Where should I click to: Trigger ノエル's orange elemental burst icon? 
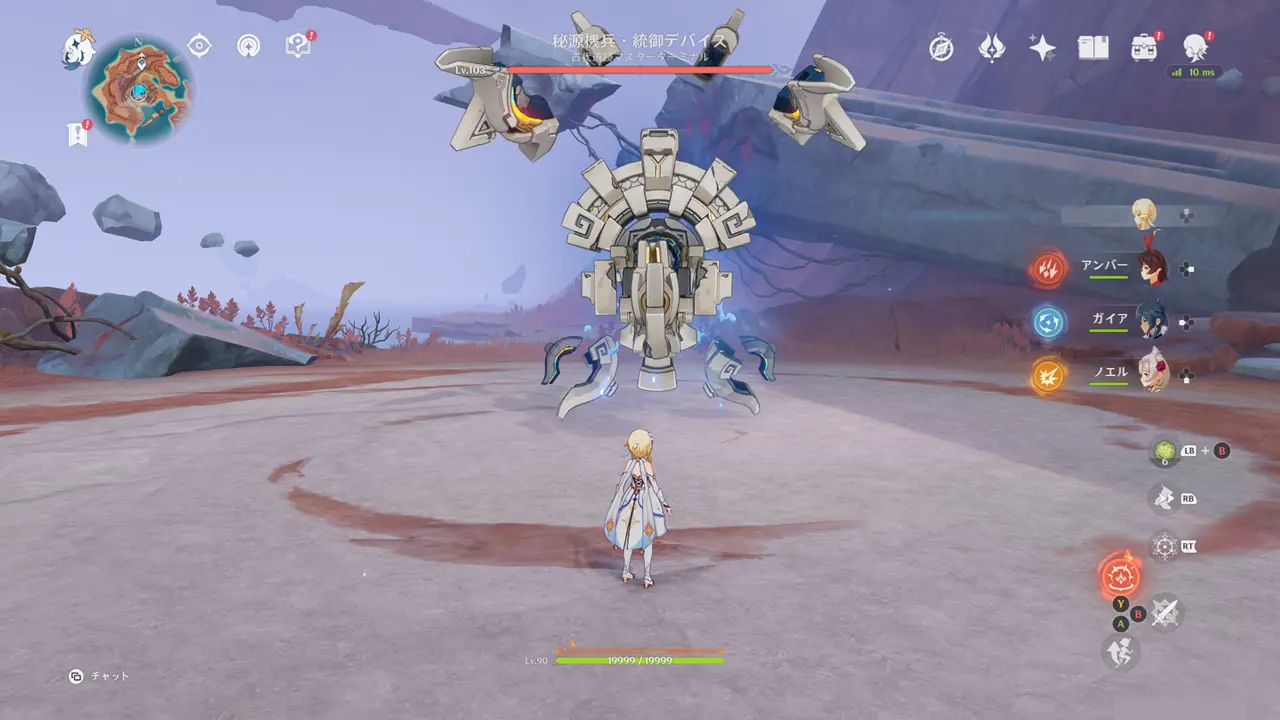pyautogui.click(x=1049, y=374)
